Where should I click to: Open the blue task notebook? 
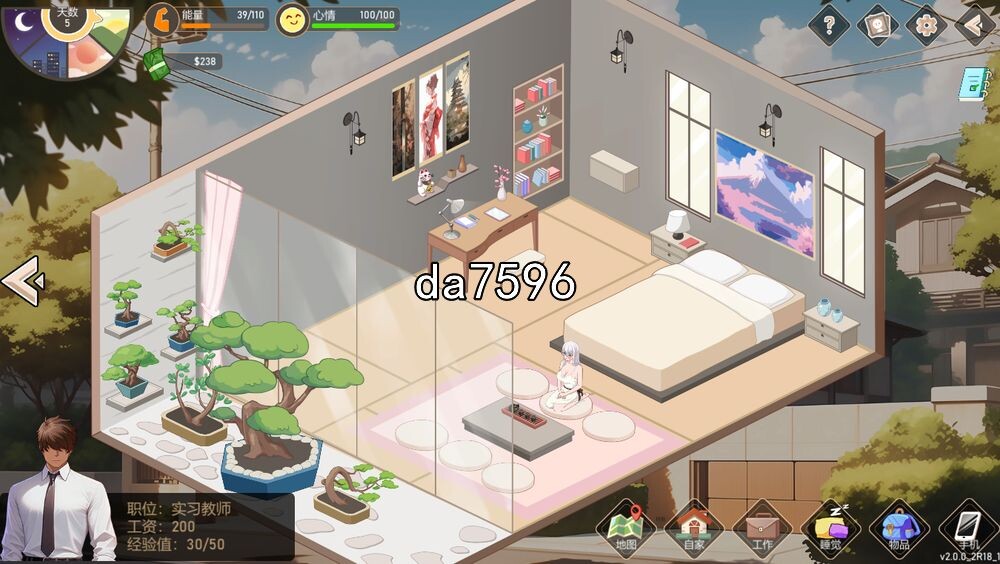pos(970,84)
